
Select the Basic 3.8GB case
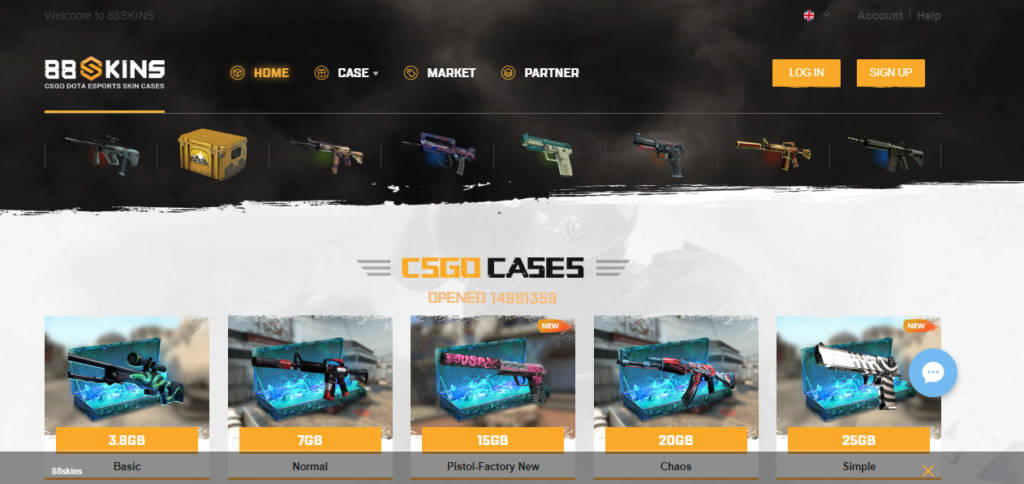[x=127, y=378]
